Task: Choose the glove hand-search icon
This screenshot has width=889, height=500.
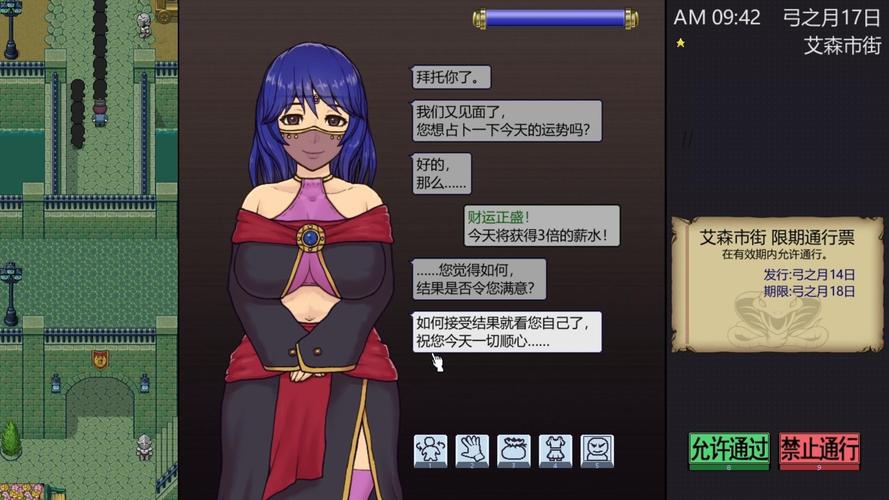Action: pyautogui.click(x=472, y=449)
